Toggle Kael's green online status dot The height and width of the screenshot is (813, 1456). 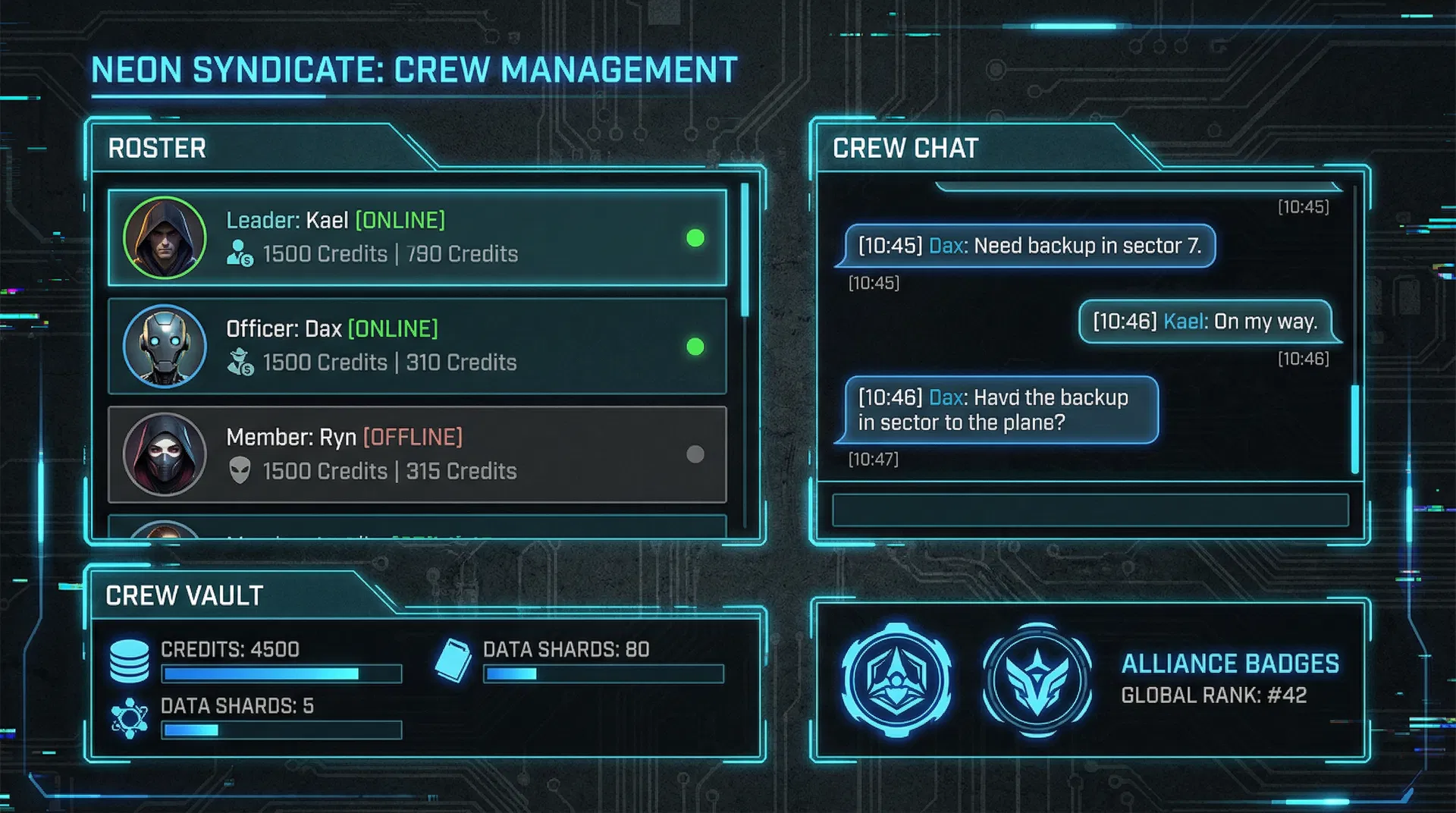coord(695,238)
